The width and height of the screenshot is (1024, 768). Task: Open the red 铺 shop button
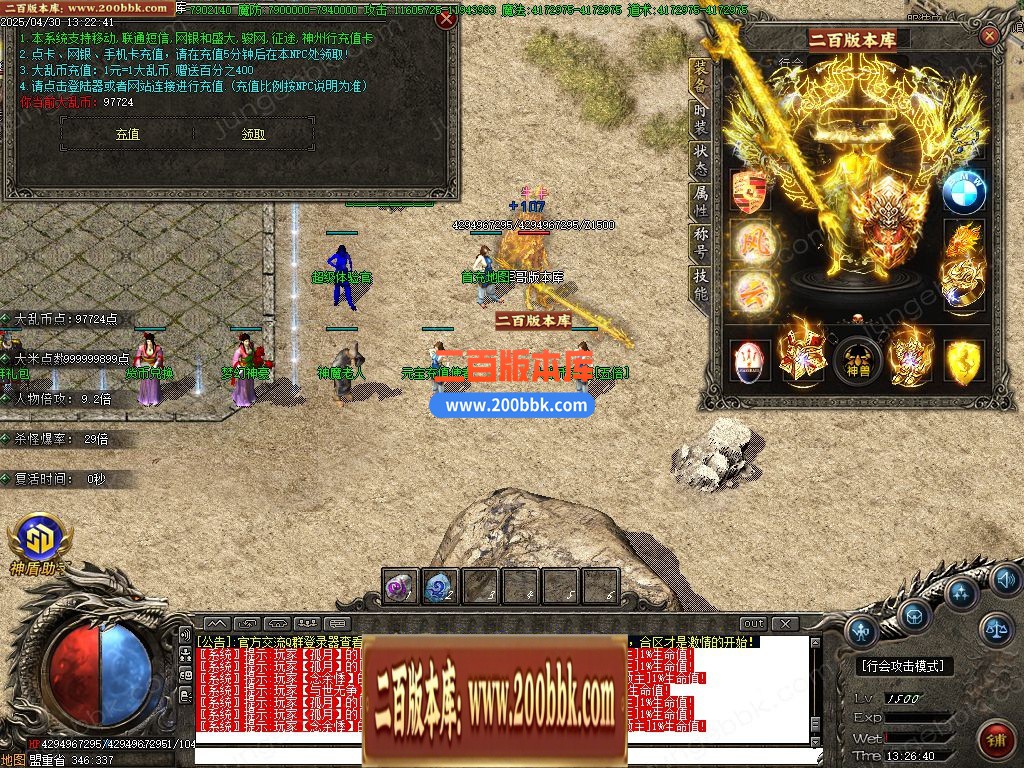point(995,739)
